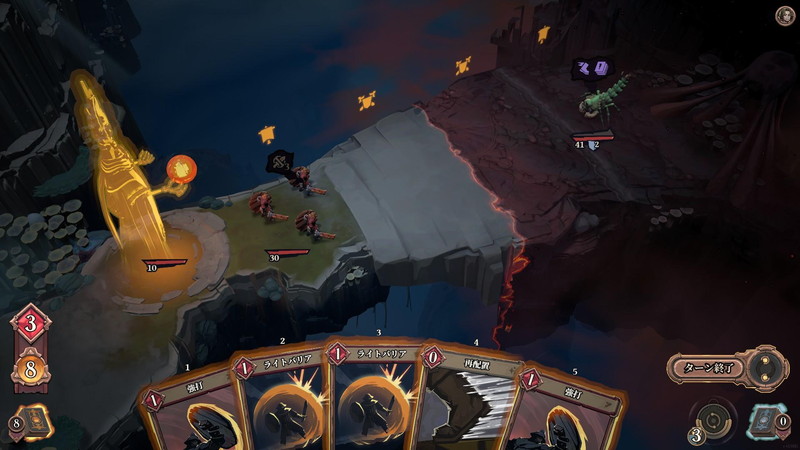Open the character portrait menu
800x450 pixels.
[785, 15]
